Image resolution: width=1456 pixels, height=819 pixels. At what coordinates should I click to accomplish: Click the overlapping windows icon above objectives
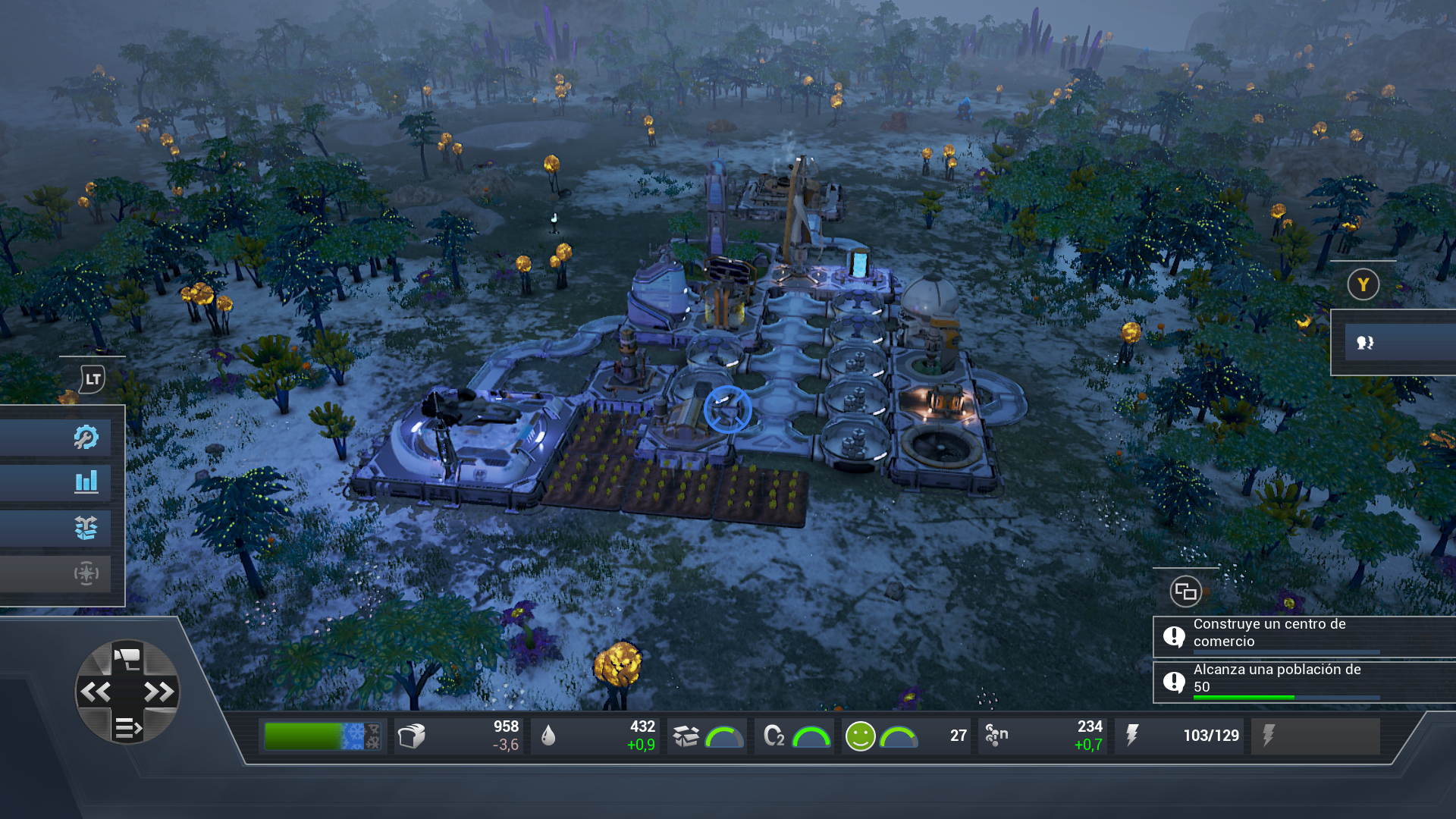click(x=1185, y=591)
